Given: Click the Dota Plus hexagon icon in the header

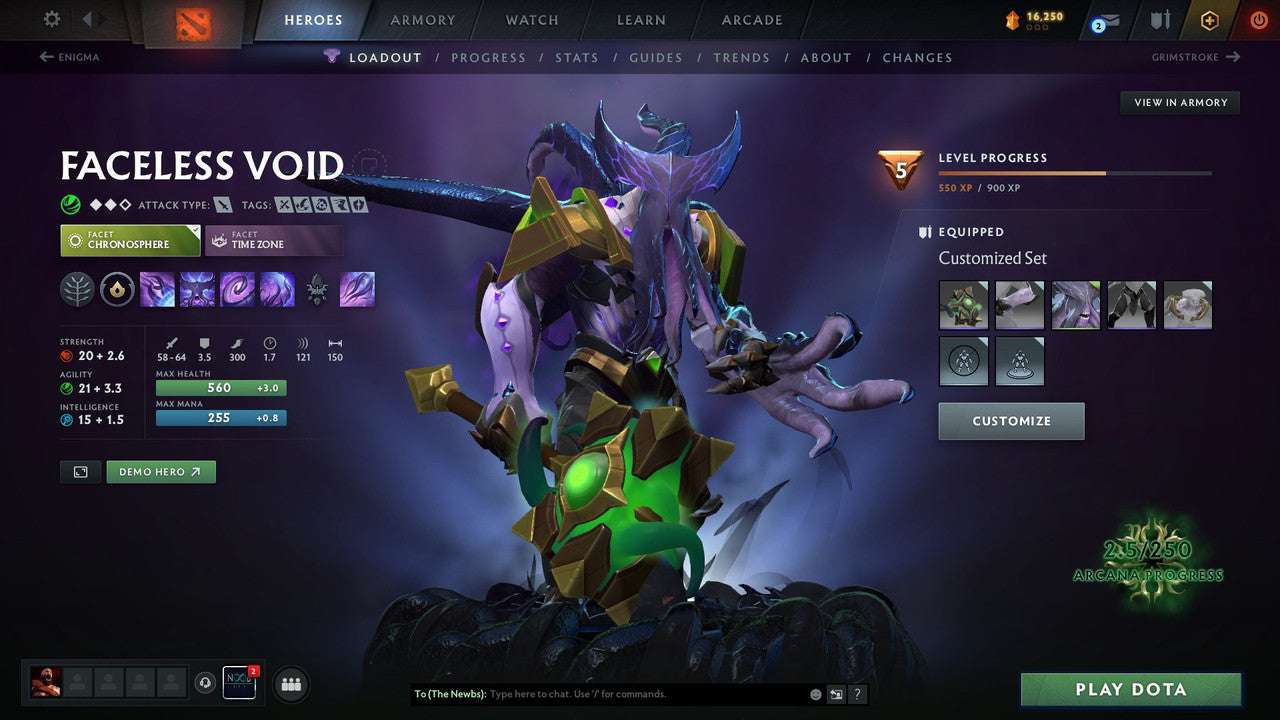Looking at the screenshot, I should pos(1210,20).
